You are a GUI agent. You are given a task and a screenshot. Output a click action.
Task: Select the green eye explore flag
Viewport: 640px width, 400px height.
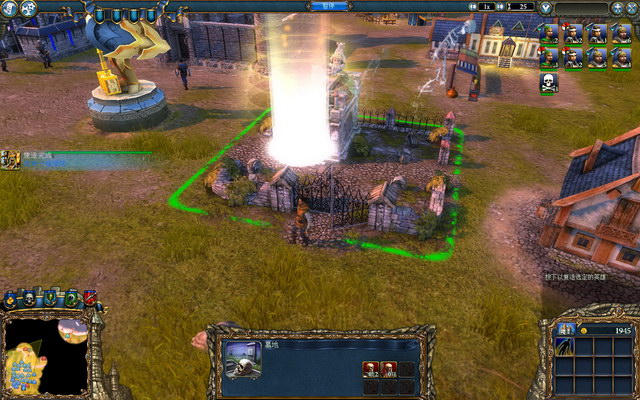pos(71,298)
